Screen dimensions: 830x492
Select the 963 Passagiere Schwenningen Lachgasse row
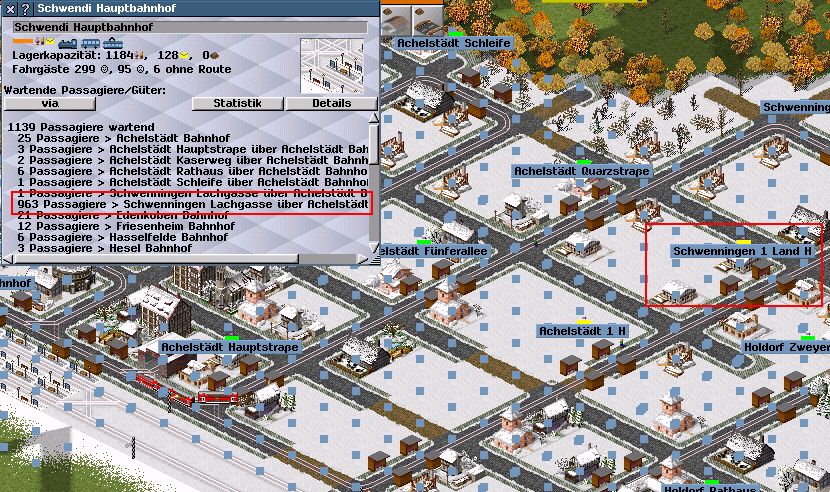pos(192,203)
